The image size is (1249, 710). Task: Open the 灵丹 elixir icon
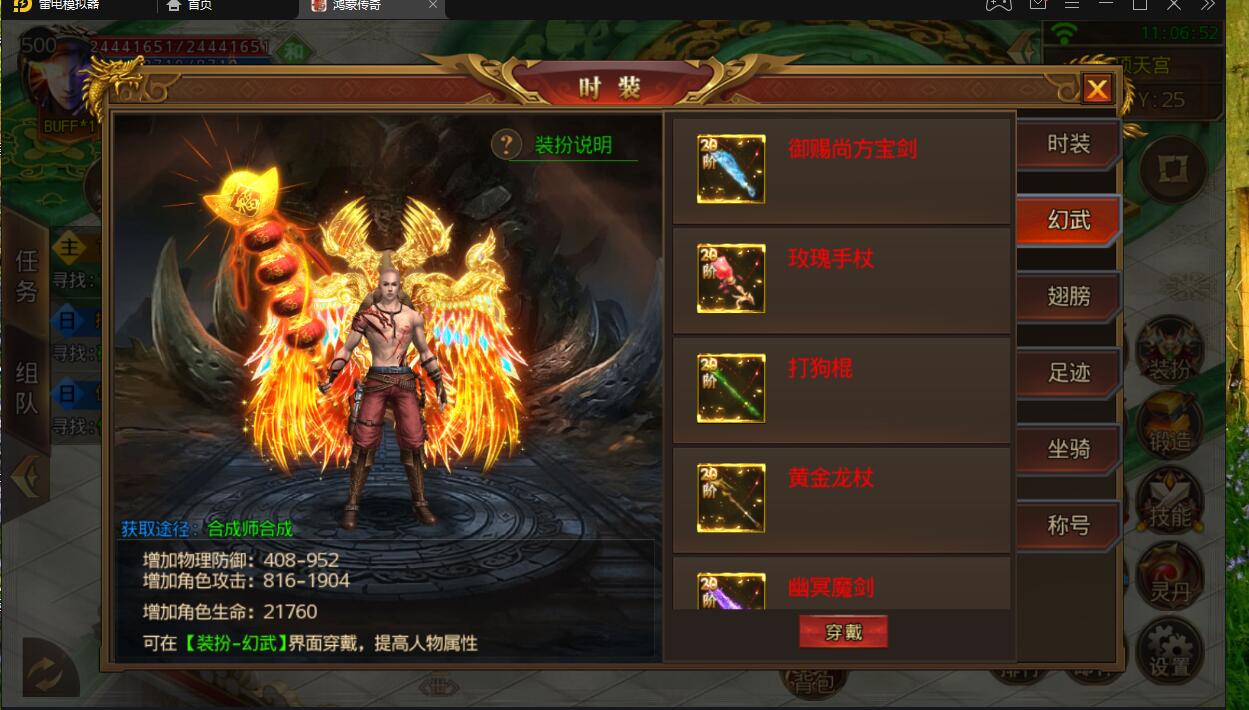[1169, 578]
